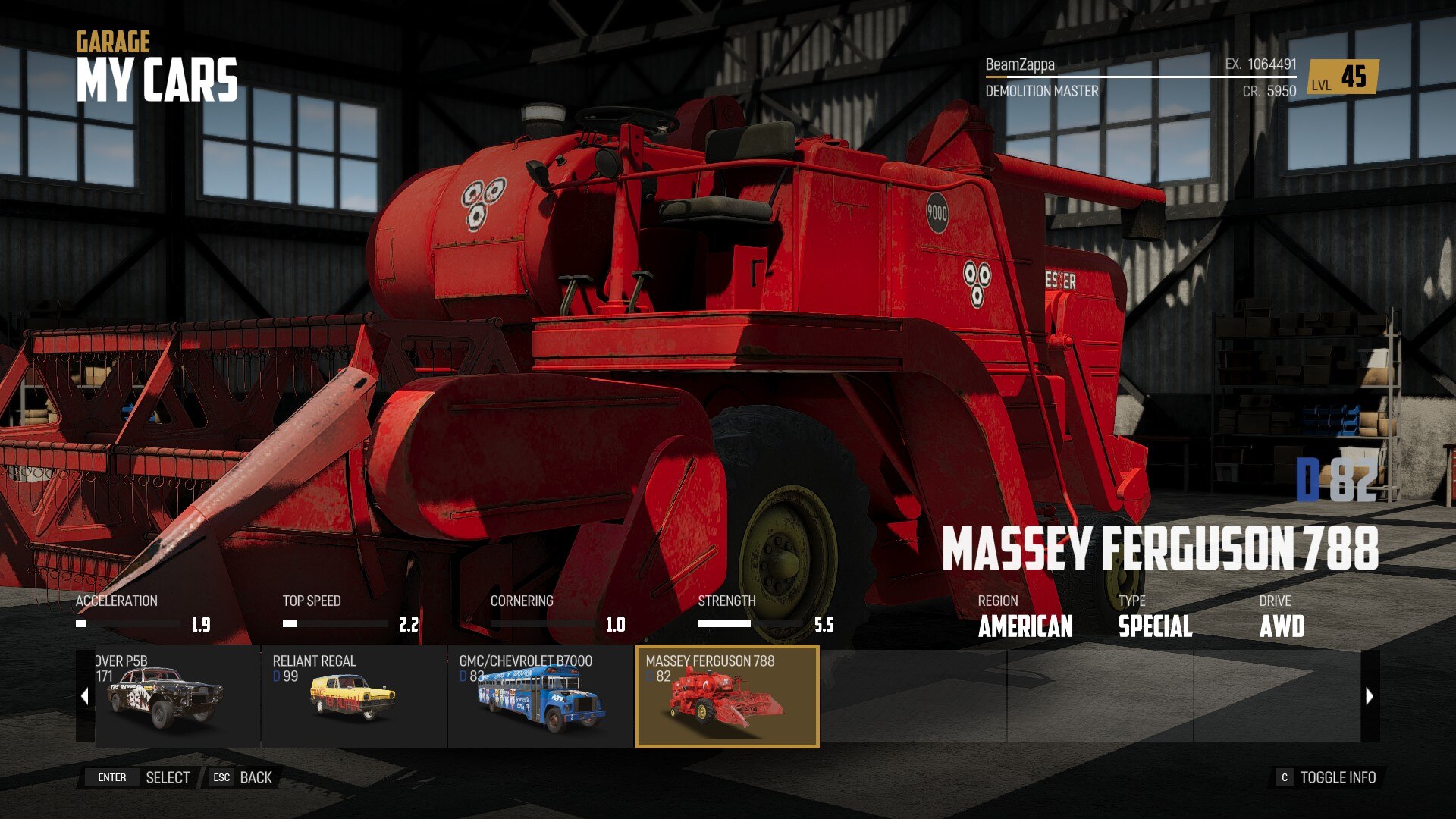
Task: Select the Rover P5B car tile
Action: pos(177,696)
